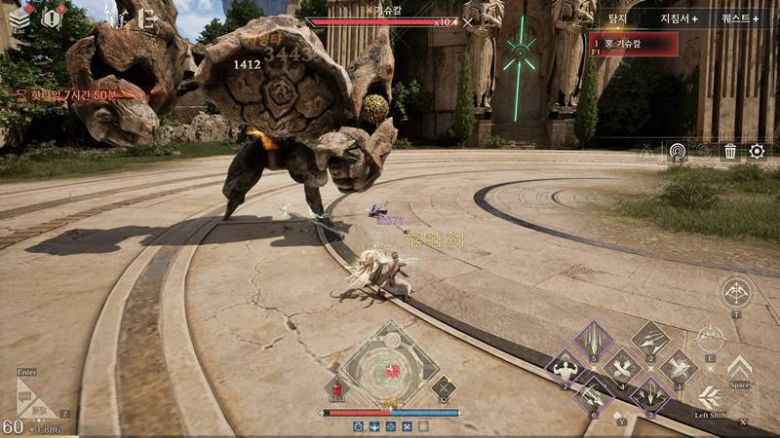
Task: Open settings via the gear icon
Action: pyautogui.click(x=757, y=151)
